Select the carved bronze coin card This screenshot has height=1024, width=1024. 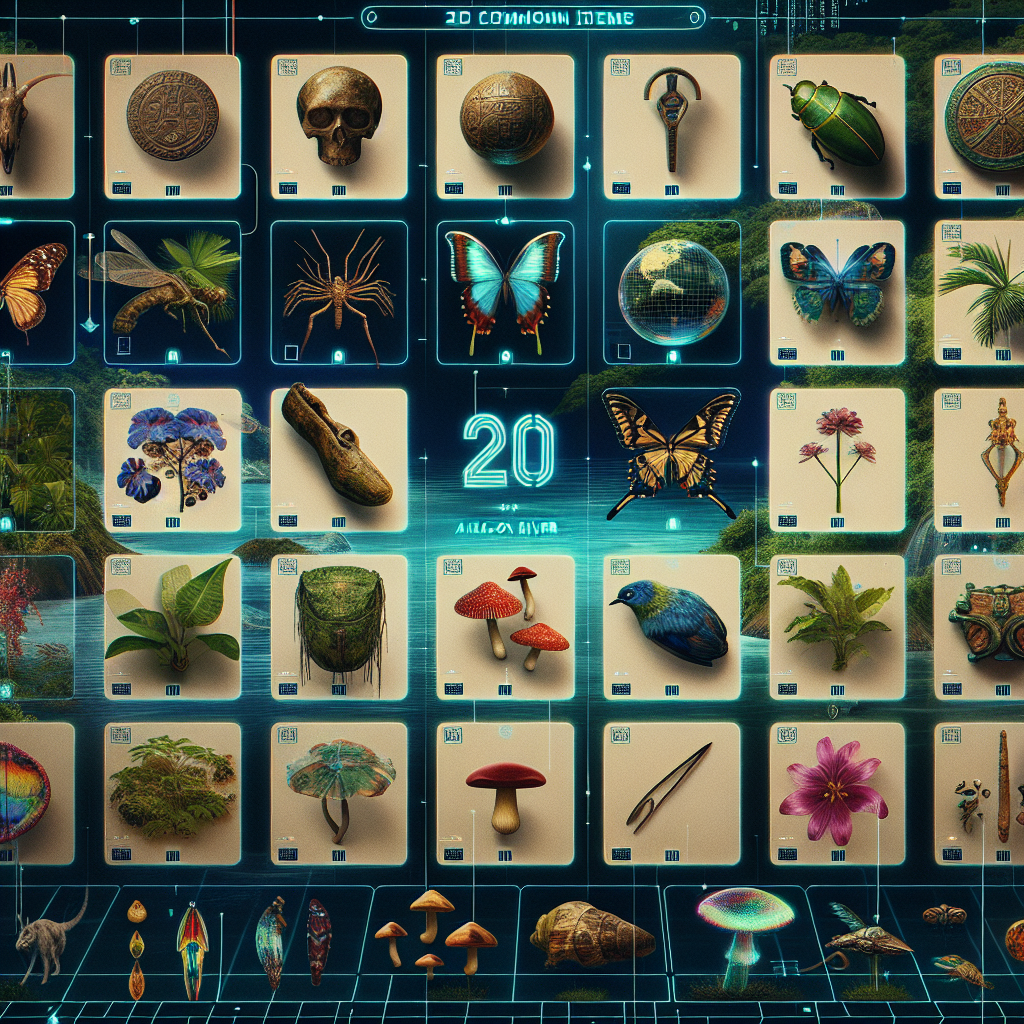(x=172, y=124)
